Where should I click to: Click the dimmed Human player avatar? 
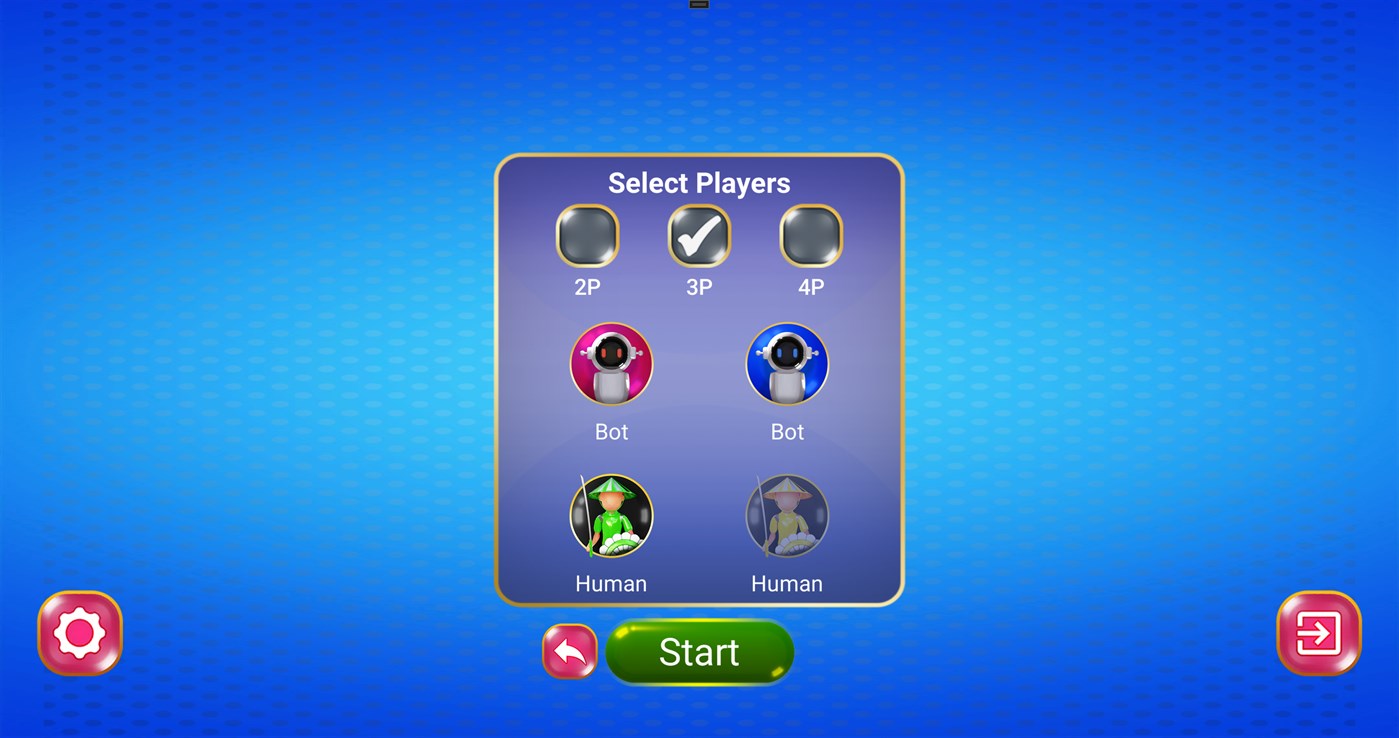click(x=787, y=515)
